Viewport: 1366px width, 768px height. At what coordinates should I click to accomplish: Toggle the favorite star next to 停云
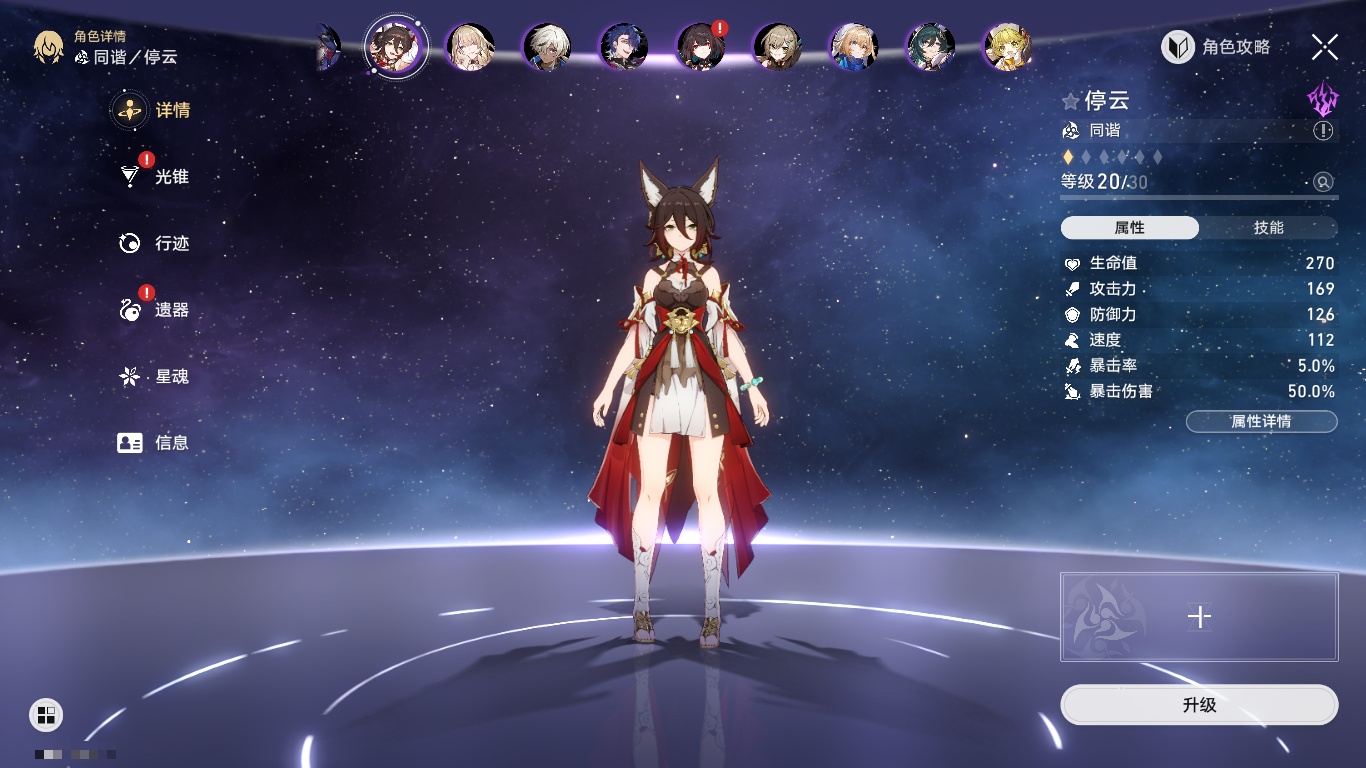tap(1070, 101)
